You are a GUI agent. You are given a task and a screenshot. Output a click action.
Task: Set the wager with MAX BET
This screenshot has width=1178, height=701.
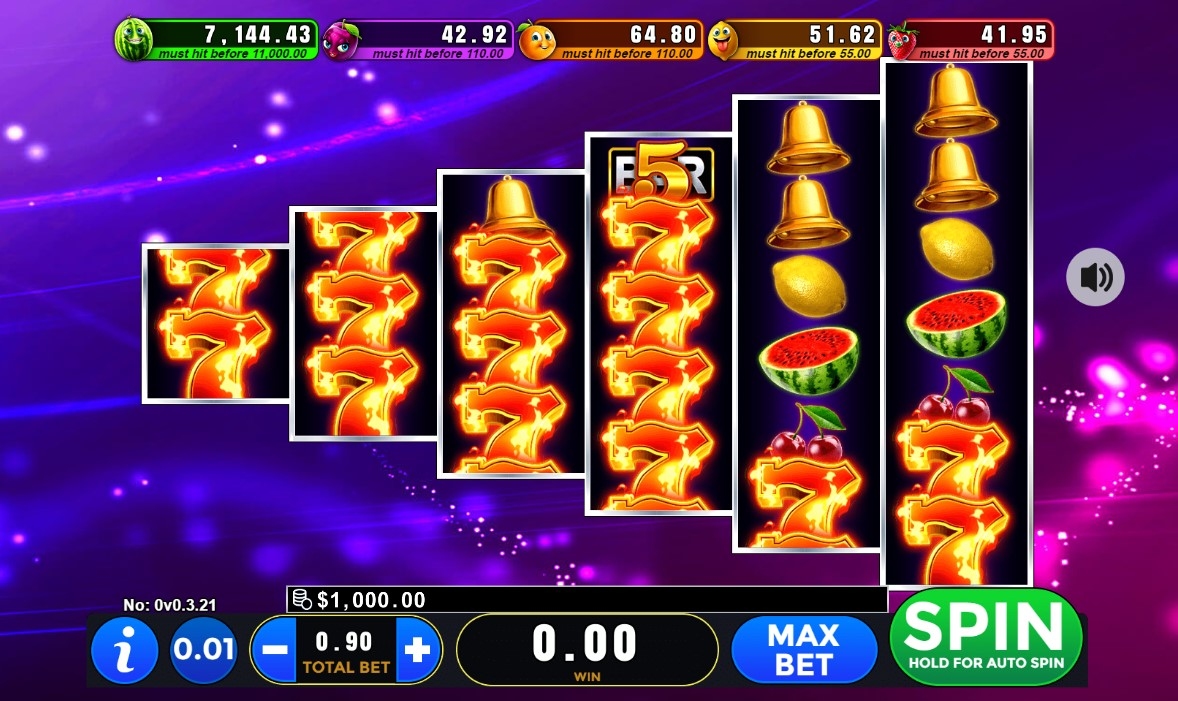pos(804,649)
